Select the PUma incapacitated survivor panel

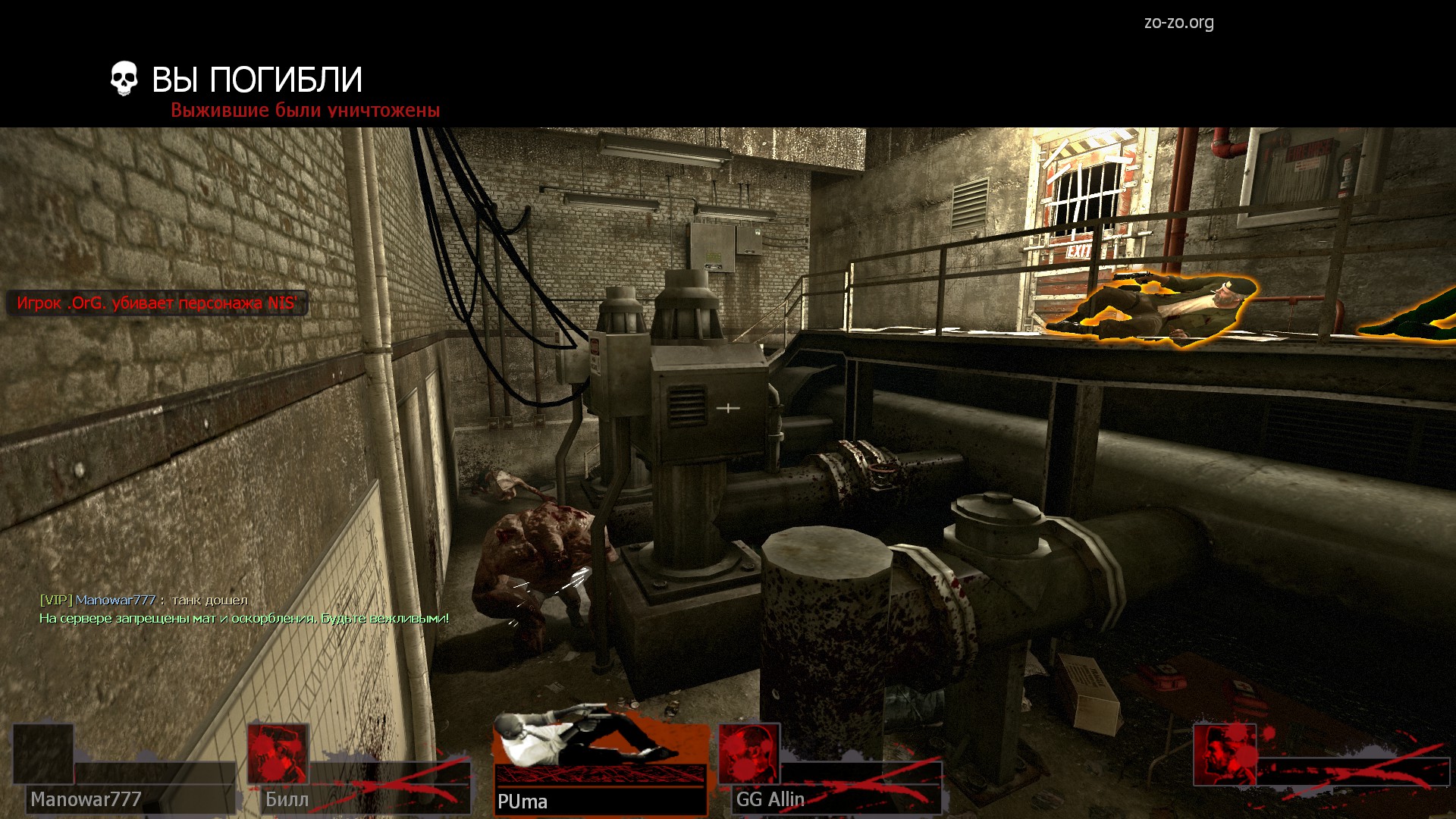601,764
